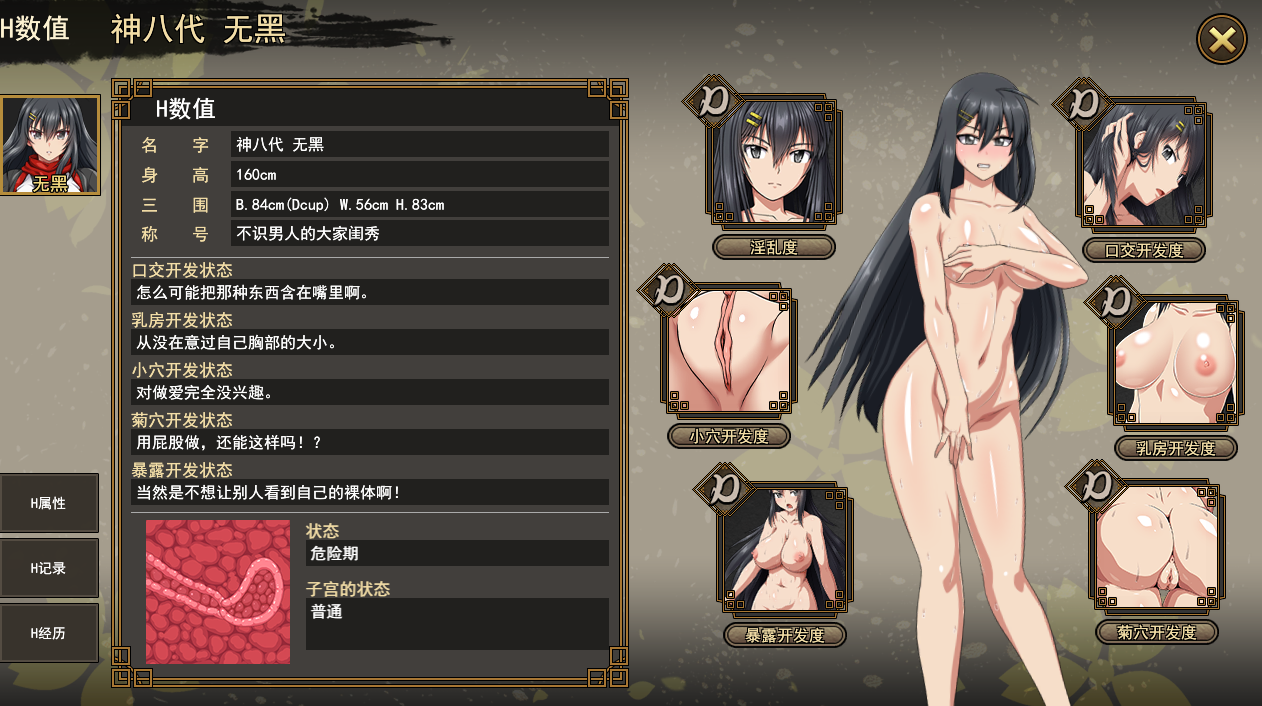1262x706 pixels.
Task: Select the 无黑 character portrait
Action: [x=50, y=145]
